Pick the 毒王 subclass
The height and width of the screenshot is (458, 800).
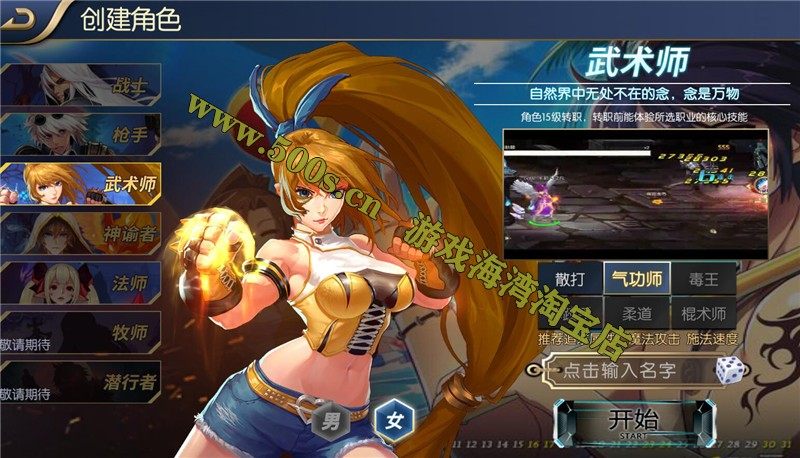click(x=703, y=277)
